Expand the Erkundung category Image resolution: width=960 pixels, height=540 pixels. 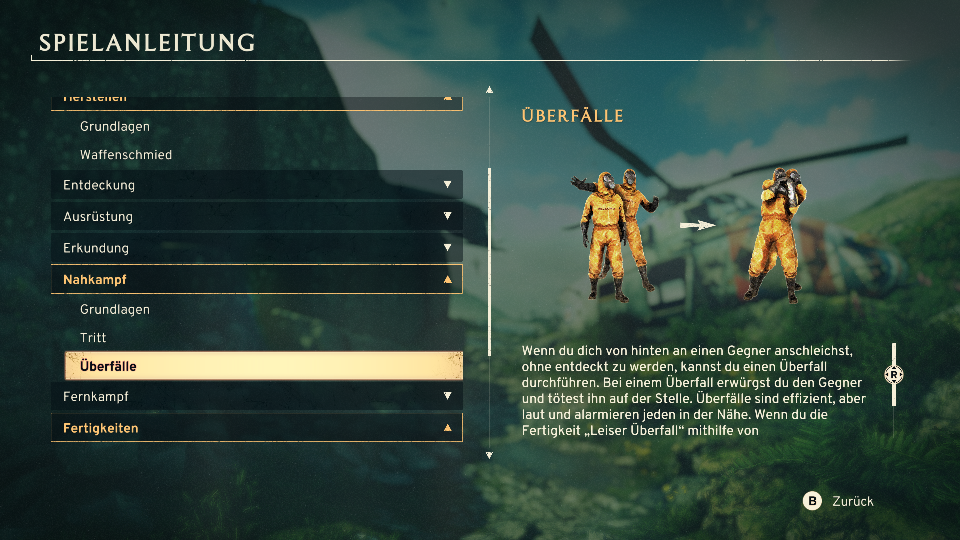256,248
